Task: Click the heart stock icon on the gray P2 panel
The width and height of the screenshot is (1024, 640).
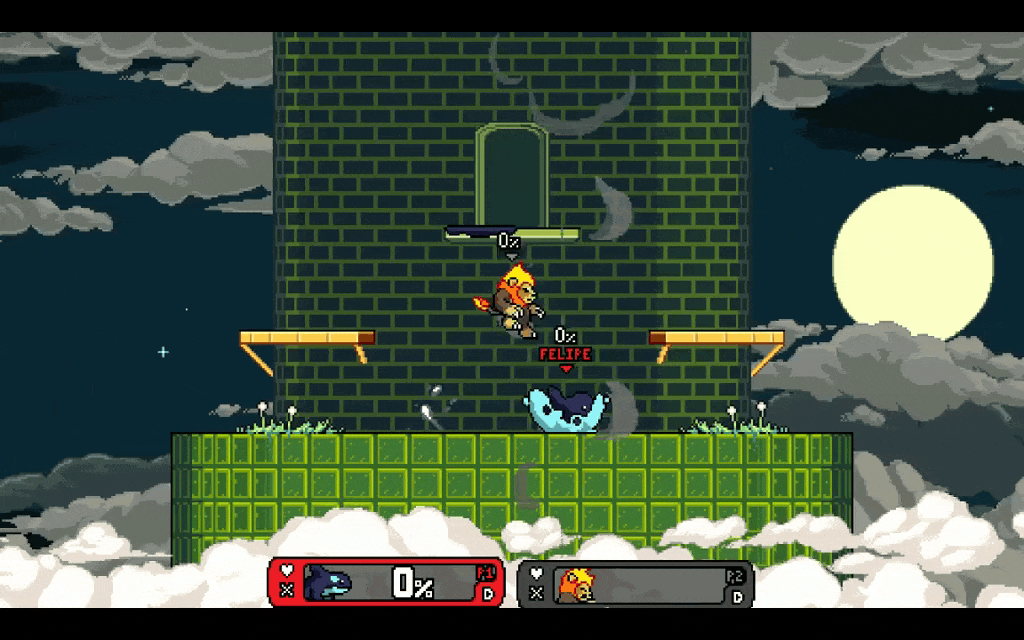Action: coord(537,573)
